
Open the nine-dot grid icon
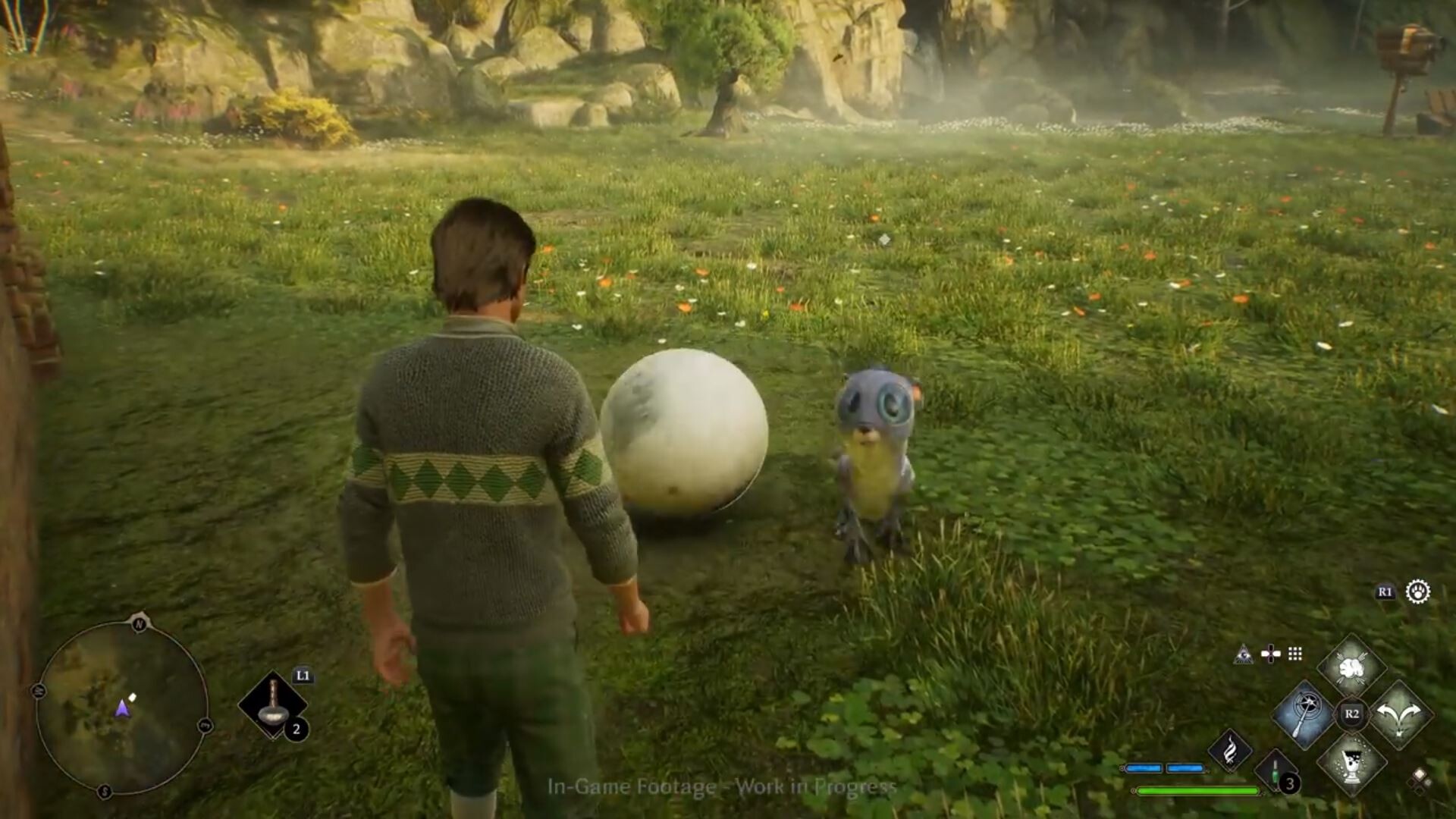(1295, 654)
